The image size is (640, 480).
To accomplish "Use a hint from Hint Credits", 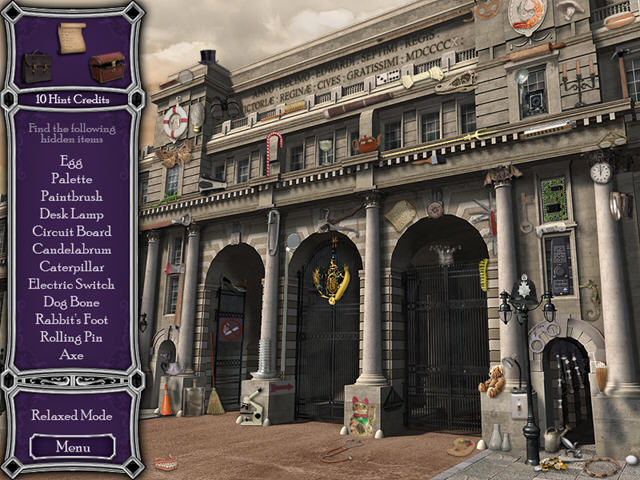I will [x=72, y=100].
